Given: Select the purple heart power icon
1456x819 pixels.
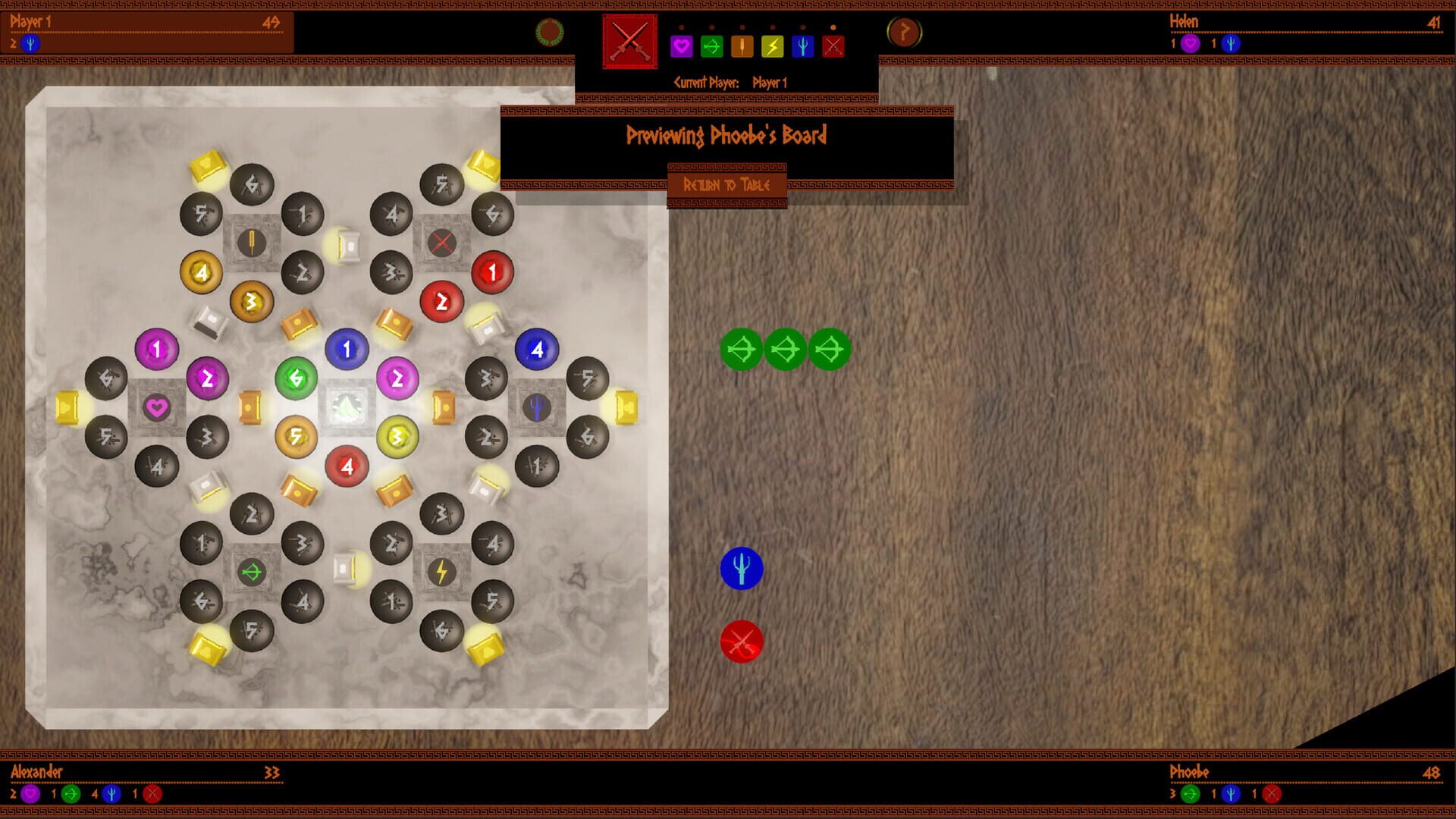Looking at the screenshot, I should 682,48.
